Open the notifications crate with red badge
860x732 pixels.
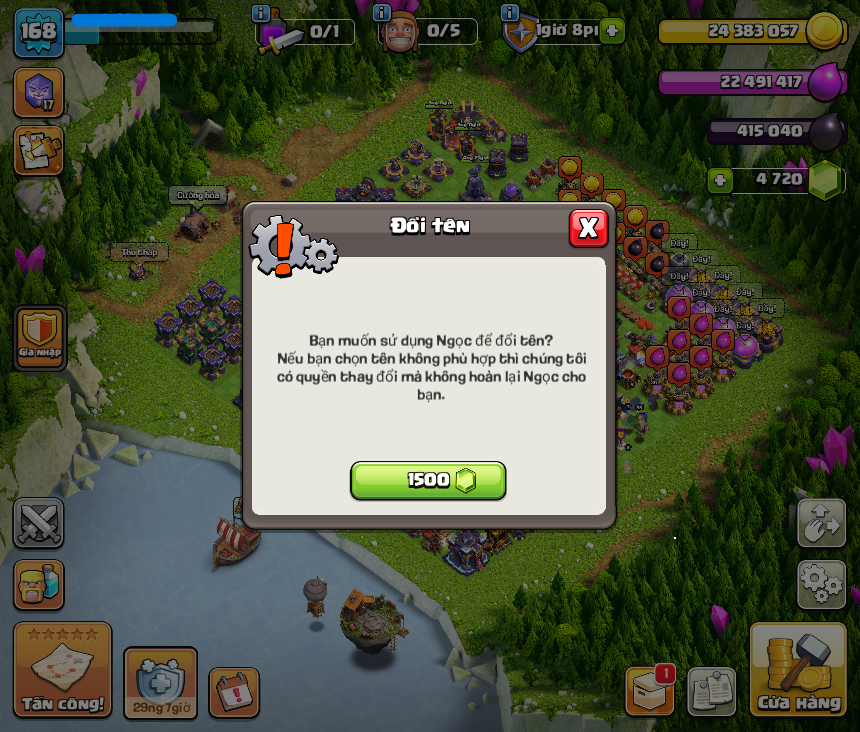[x=650, y=690]
